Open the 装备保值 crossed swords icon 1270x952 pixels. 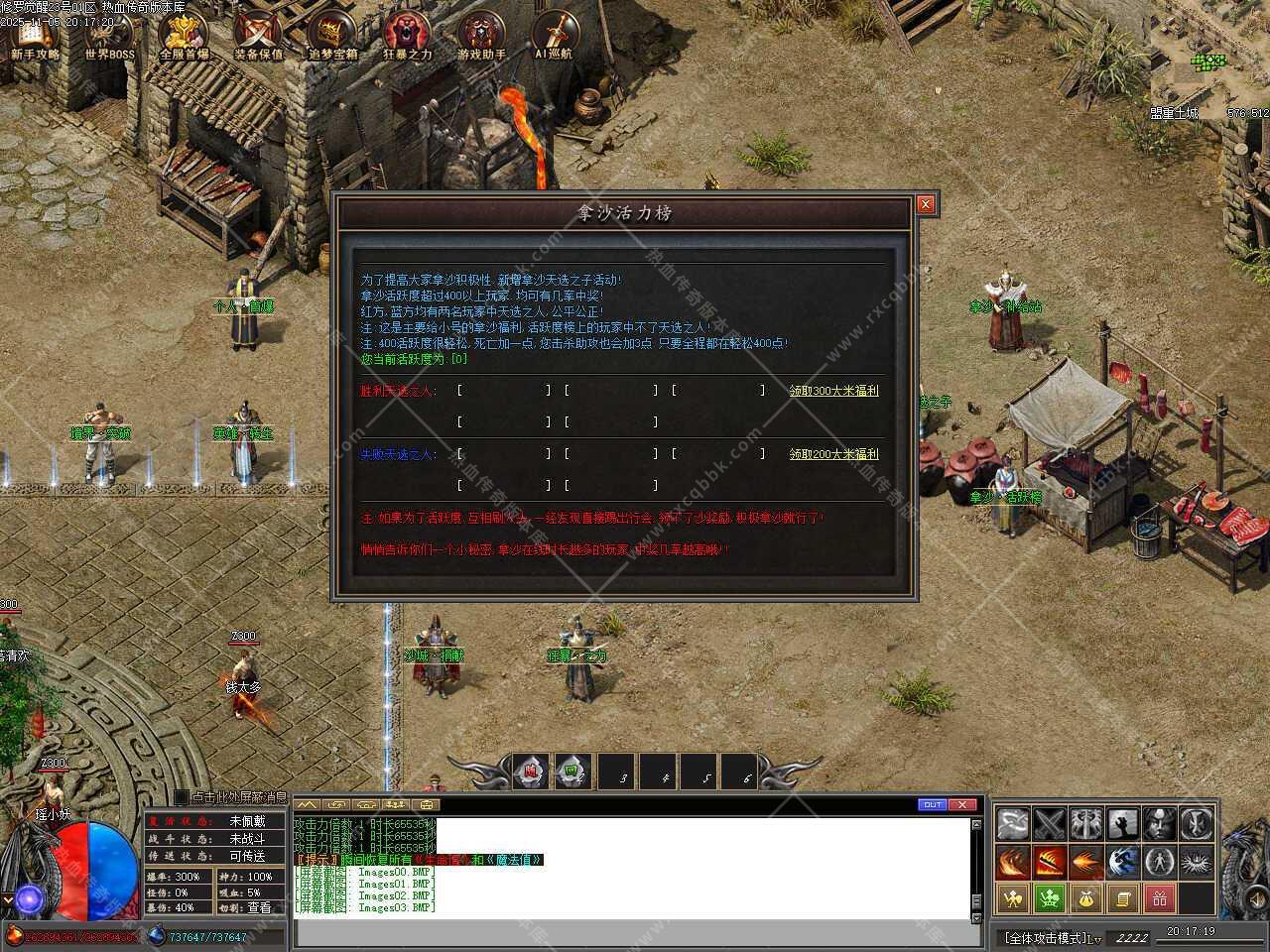pos(258,35)
